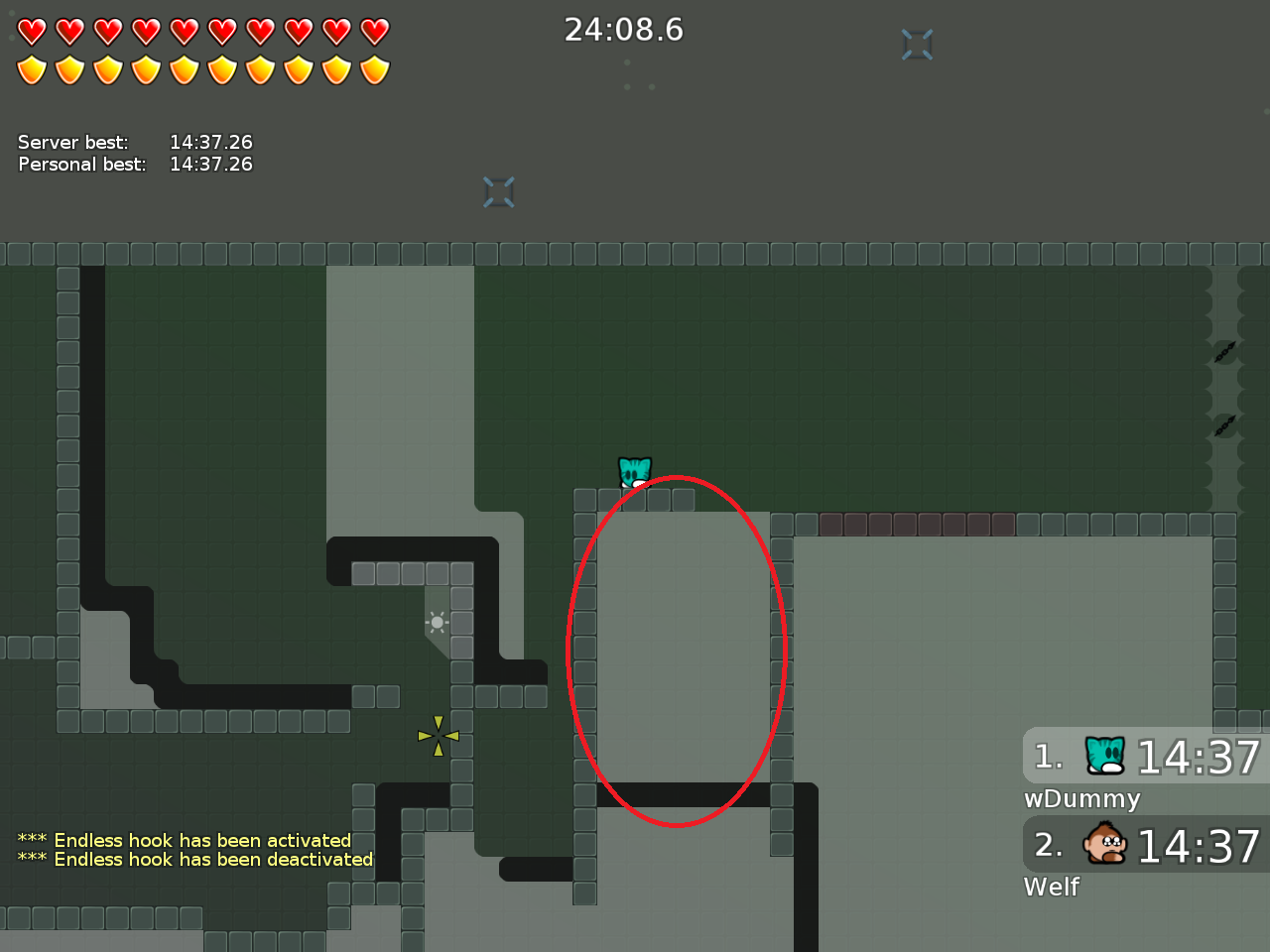Click the teal tee character standing on the platform

click(x=633, y=472)
